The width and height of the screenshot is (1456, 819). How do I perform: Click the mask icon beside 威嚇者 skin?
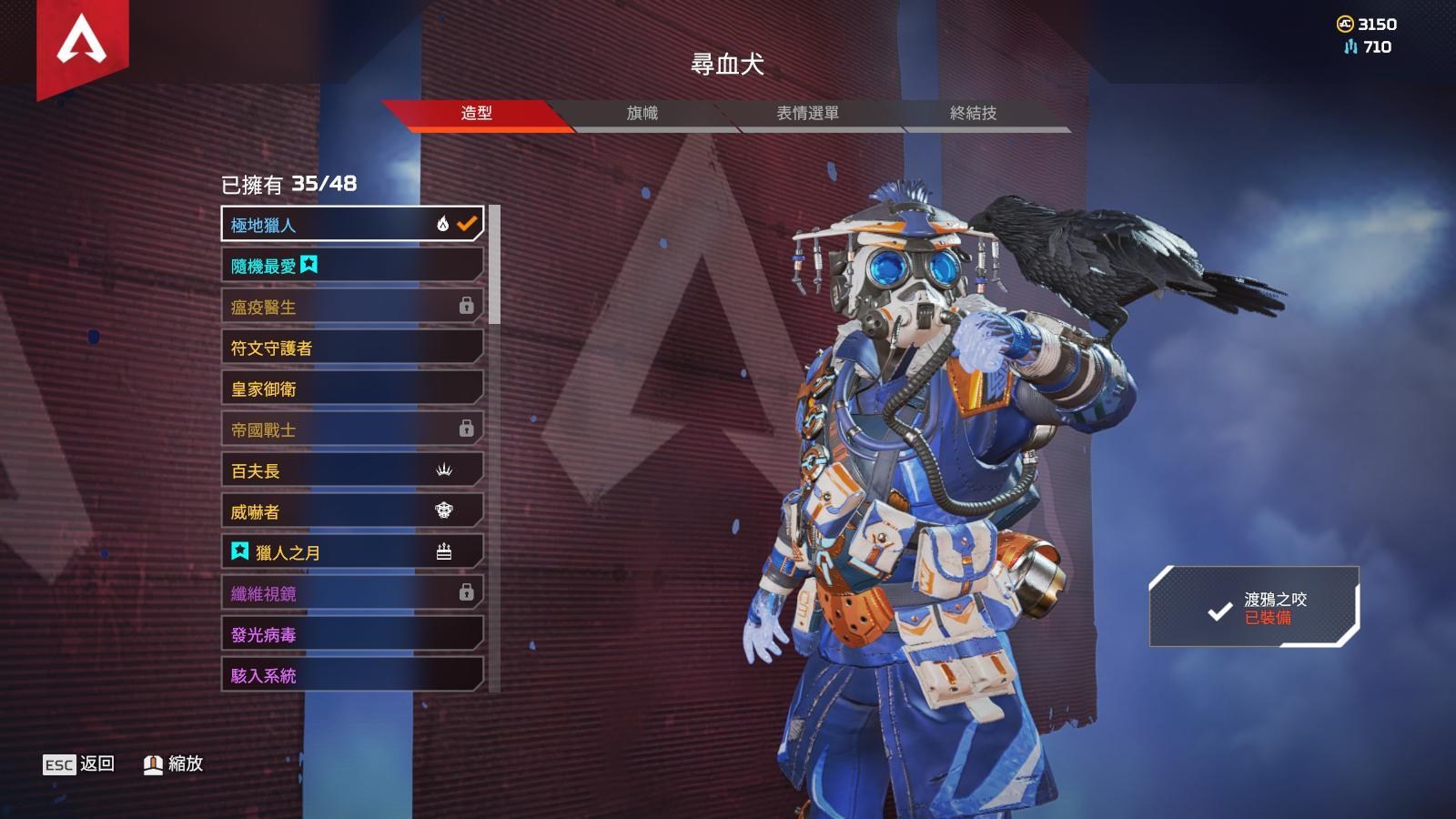click(445, 510)
